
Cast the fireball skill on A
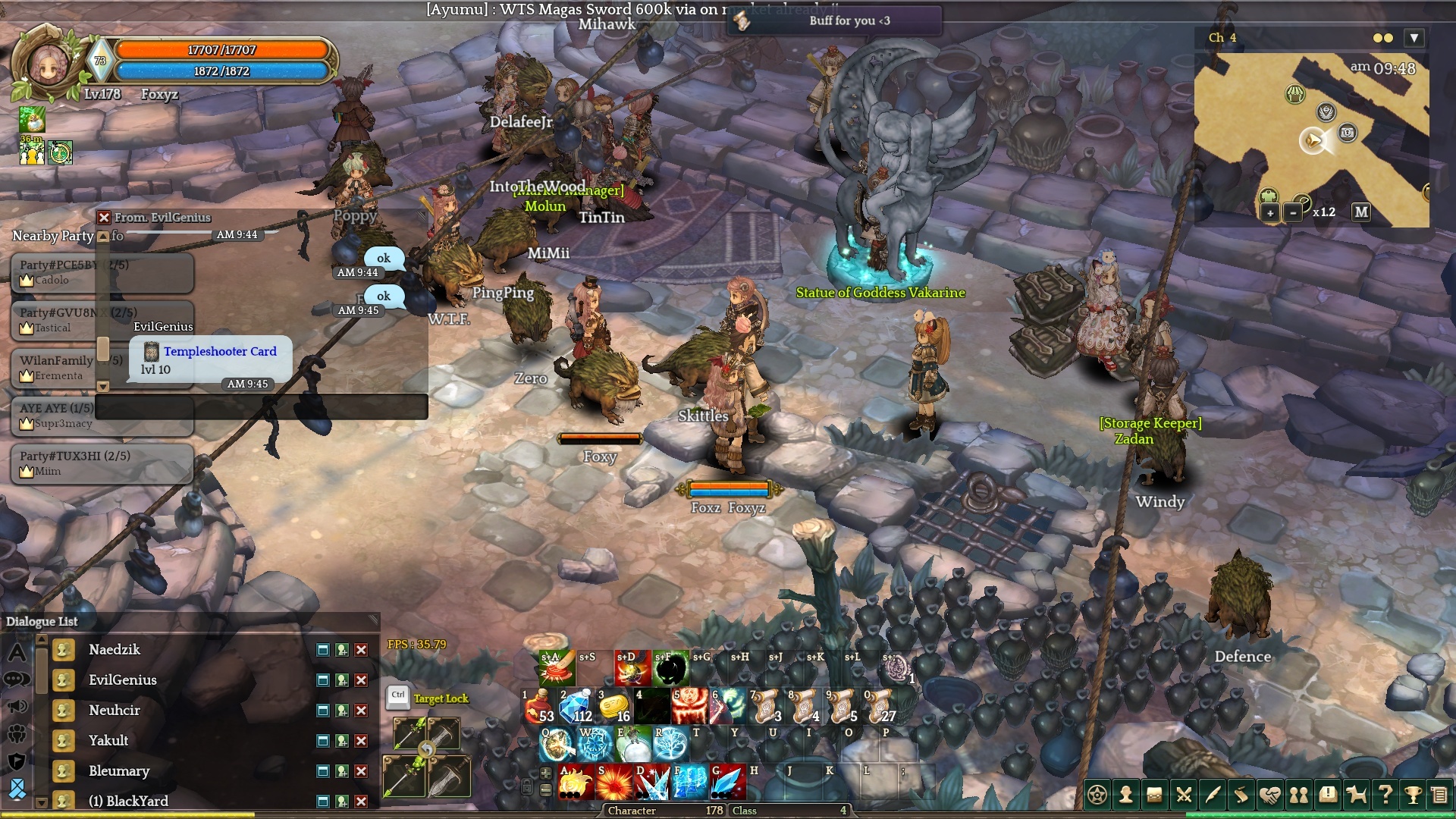tap(576, 783)
